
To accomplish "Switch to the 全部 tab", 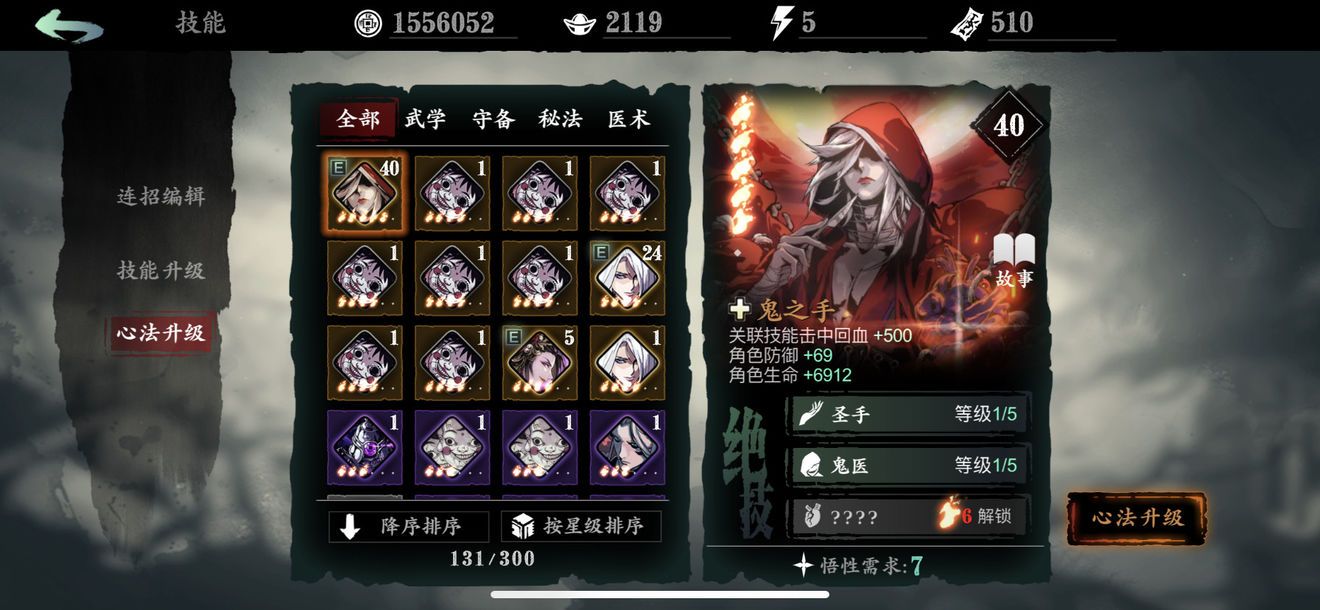I will (x=358, y=119).
